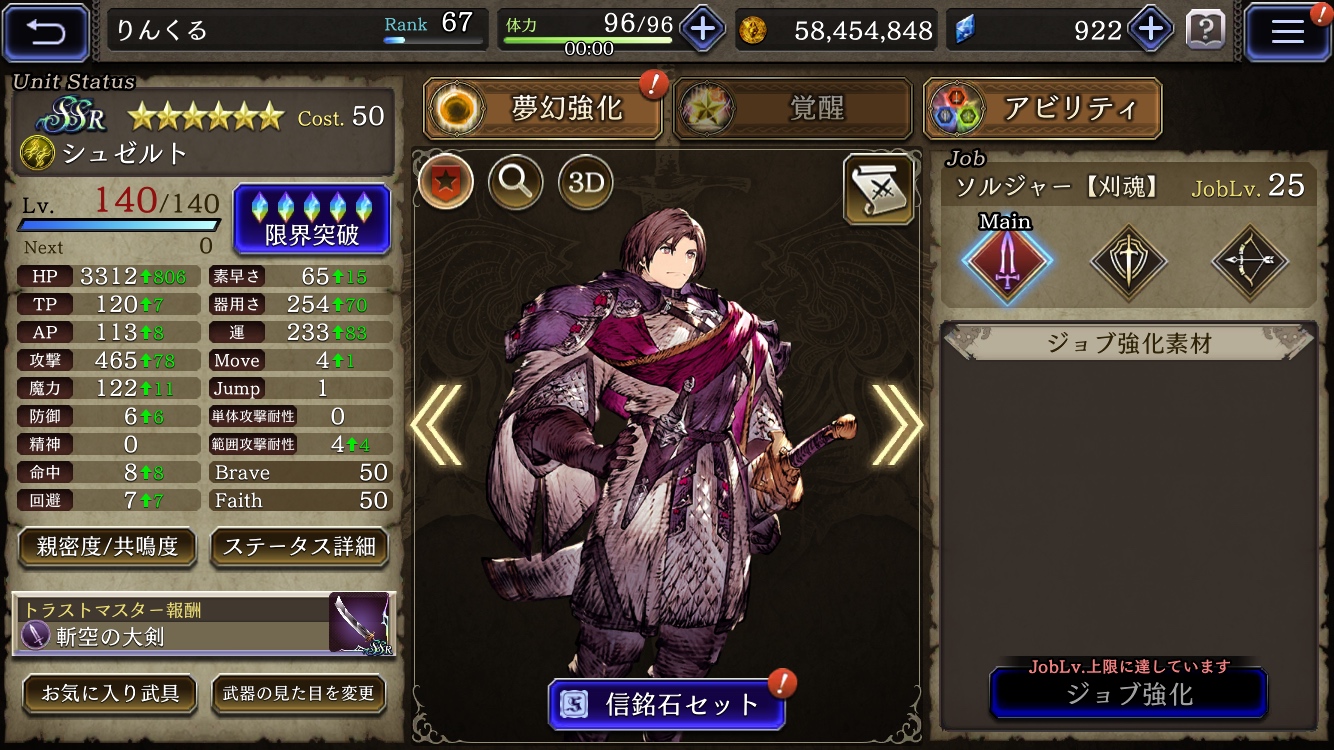Image resolution: width=1334 pixels, height=750 pixels.
Task: Open the scroll with crossed swords icon
Action: 879,188
